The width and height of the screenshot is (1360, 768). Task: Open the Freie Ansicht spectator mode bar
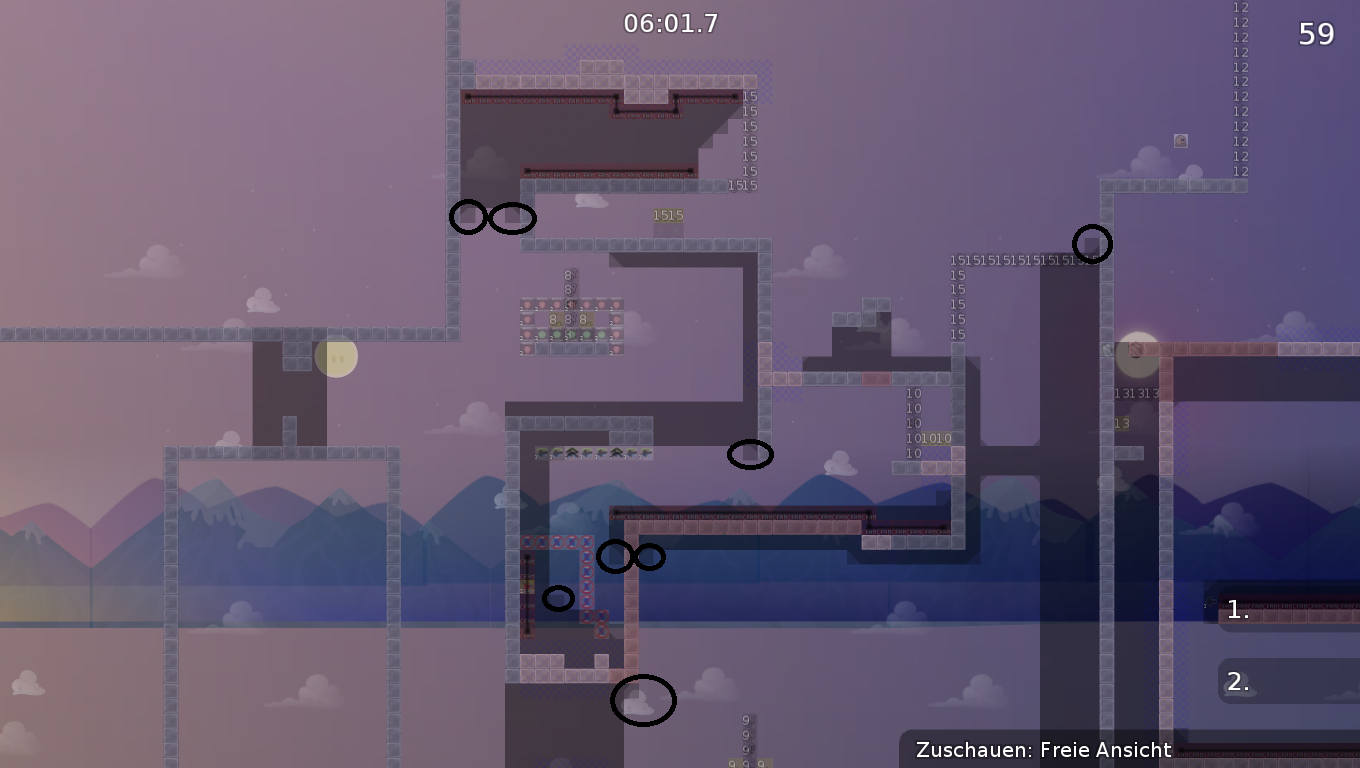pos(1044,750)
